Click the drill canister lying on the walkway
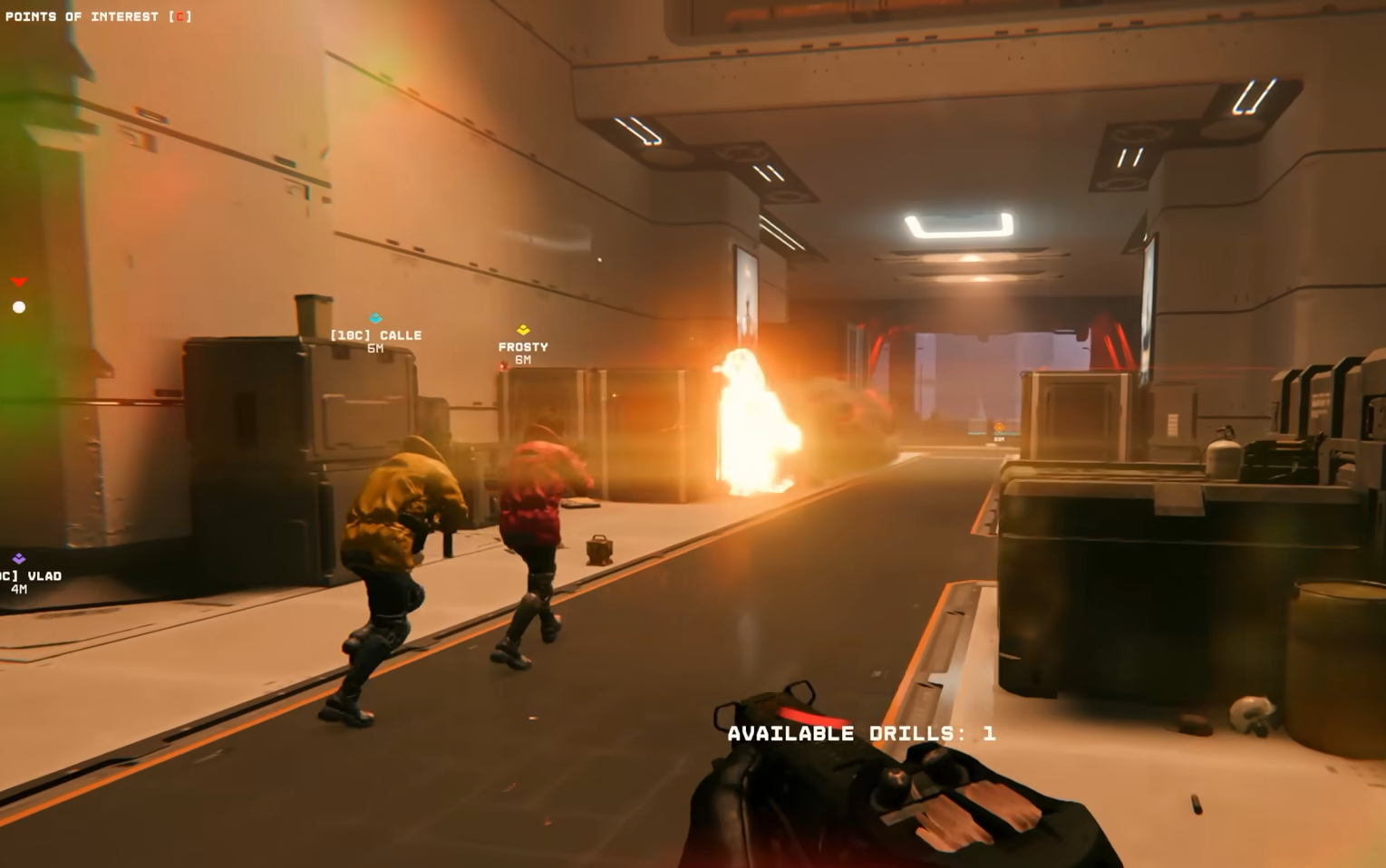Screen dimensions: 1386x868 pos(600,549)
